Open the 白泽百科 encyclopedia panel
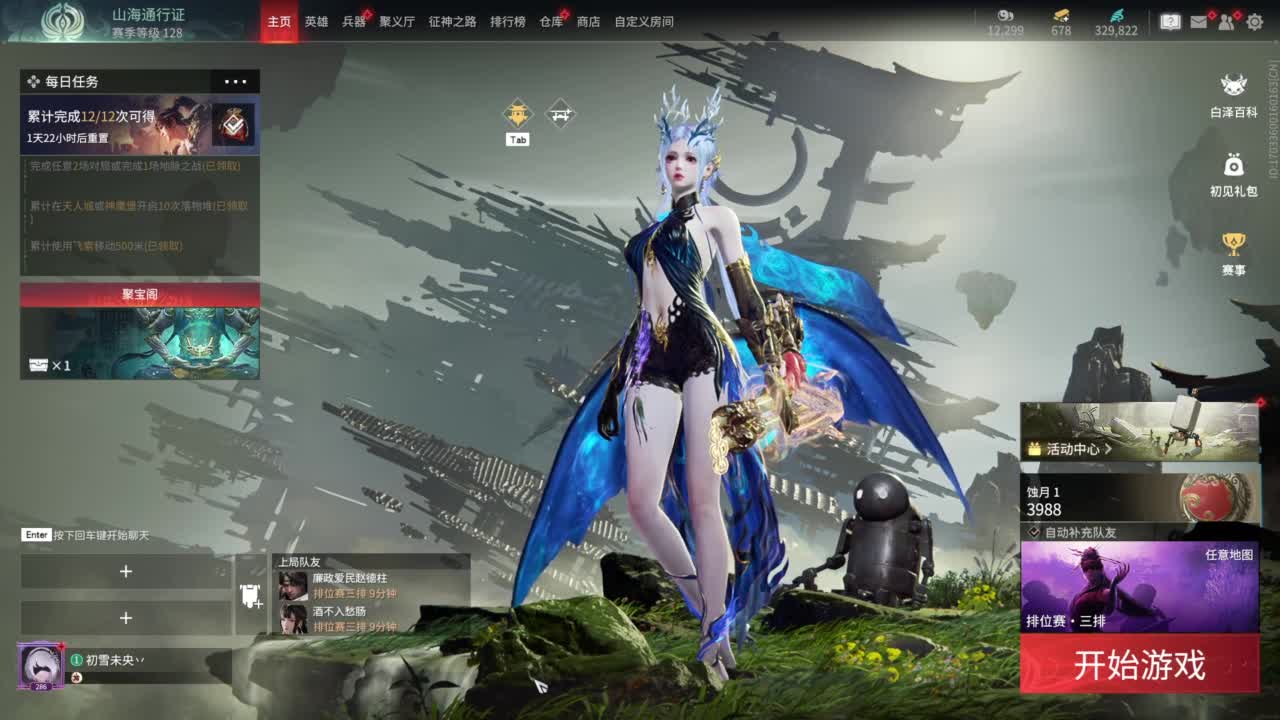This screenshot has height=720, width=1280. tap(1232, 89)
